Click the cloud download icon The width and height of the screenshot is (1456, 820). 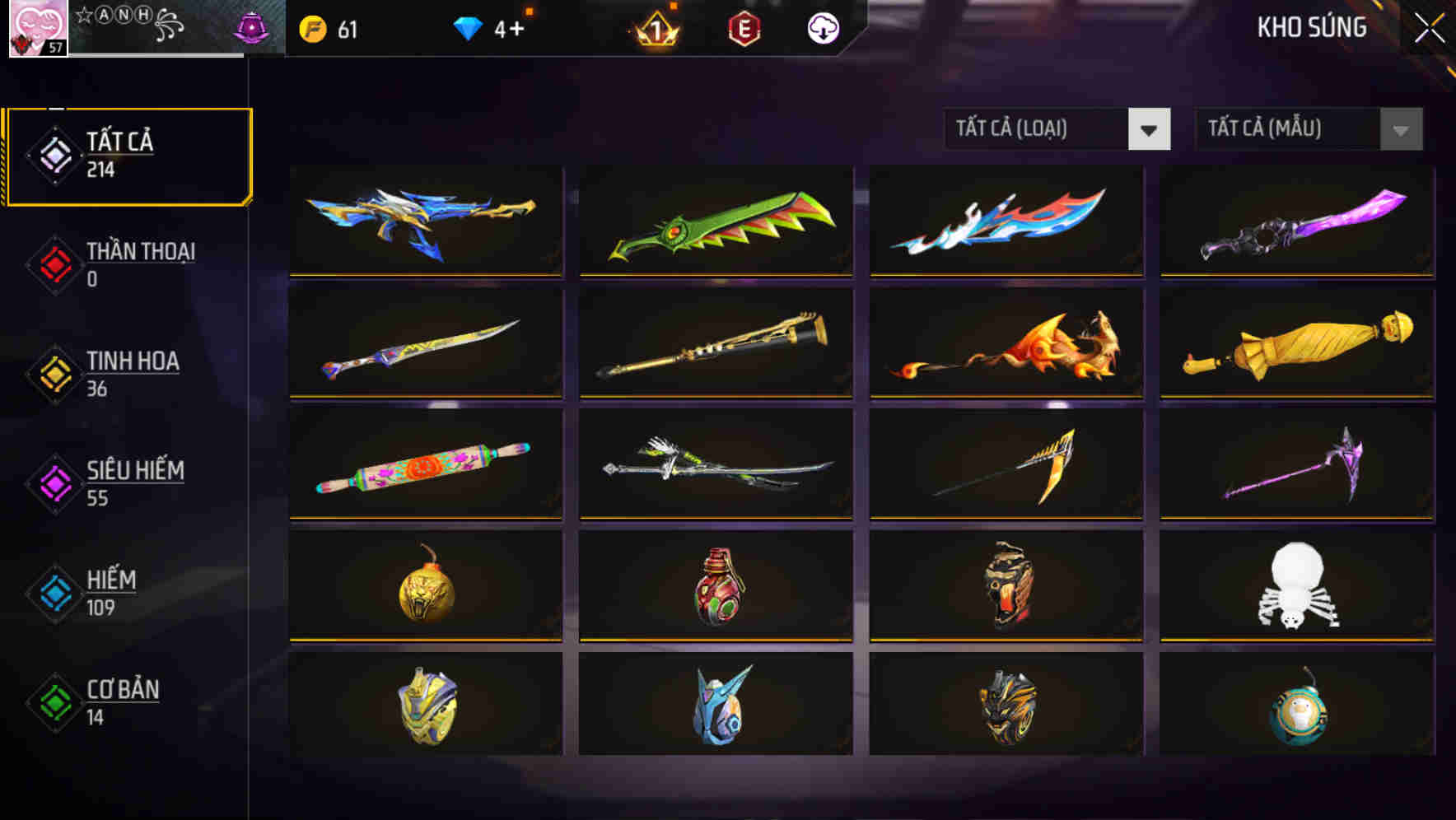point(822,29)
